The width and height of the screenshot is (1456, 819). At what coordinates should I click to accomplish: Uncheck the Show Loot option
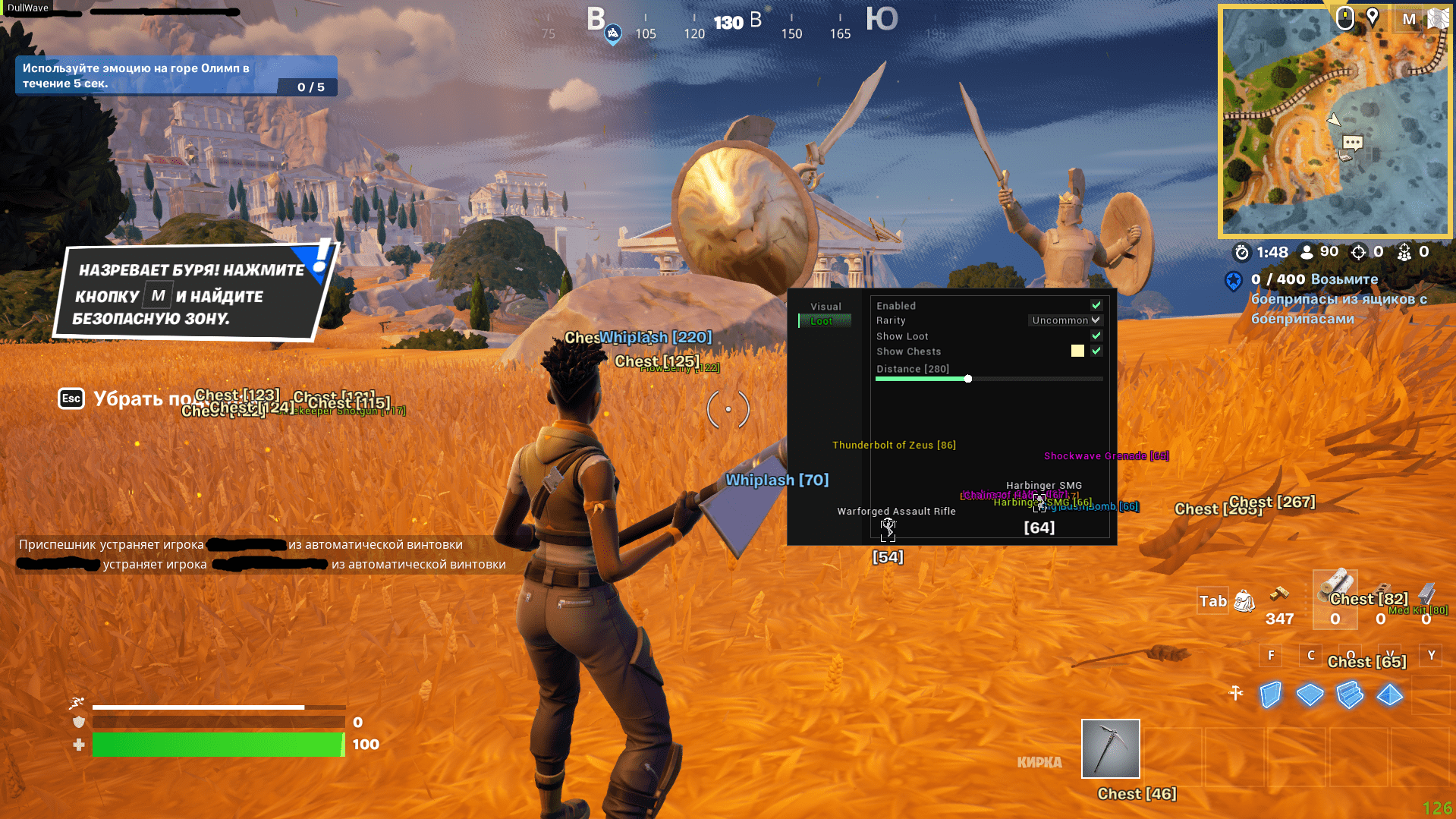point(1095,335)
